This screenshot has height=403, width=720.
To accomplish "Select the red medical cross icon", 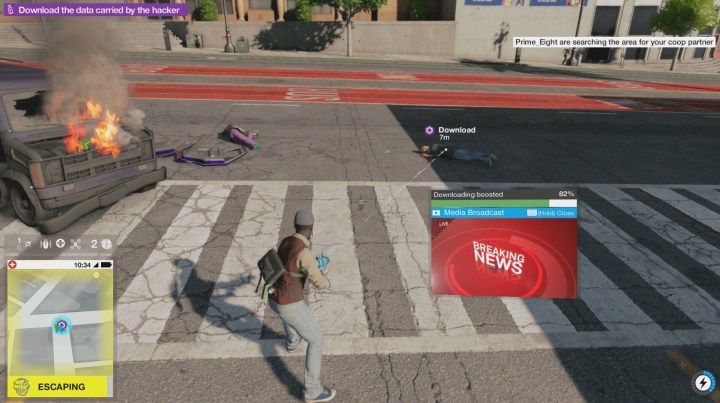I will pos(13,265).
